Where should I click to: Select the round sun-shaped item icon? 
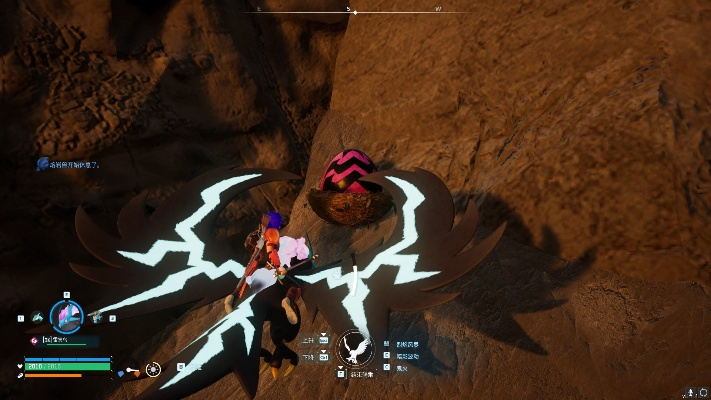153,369
